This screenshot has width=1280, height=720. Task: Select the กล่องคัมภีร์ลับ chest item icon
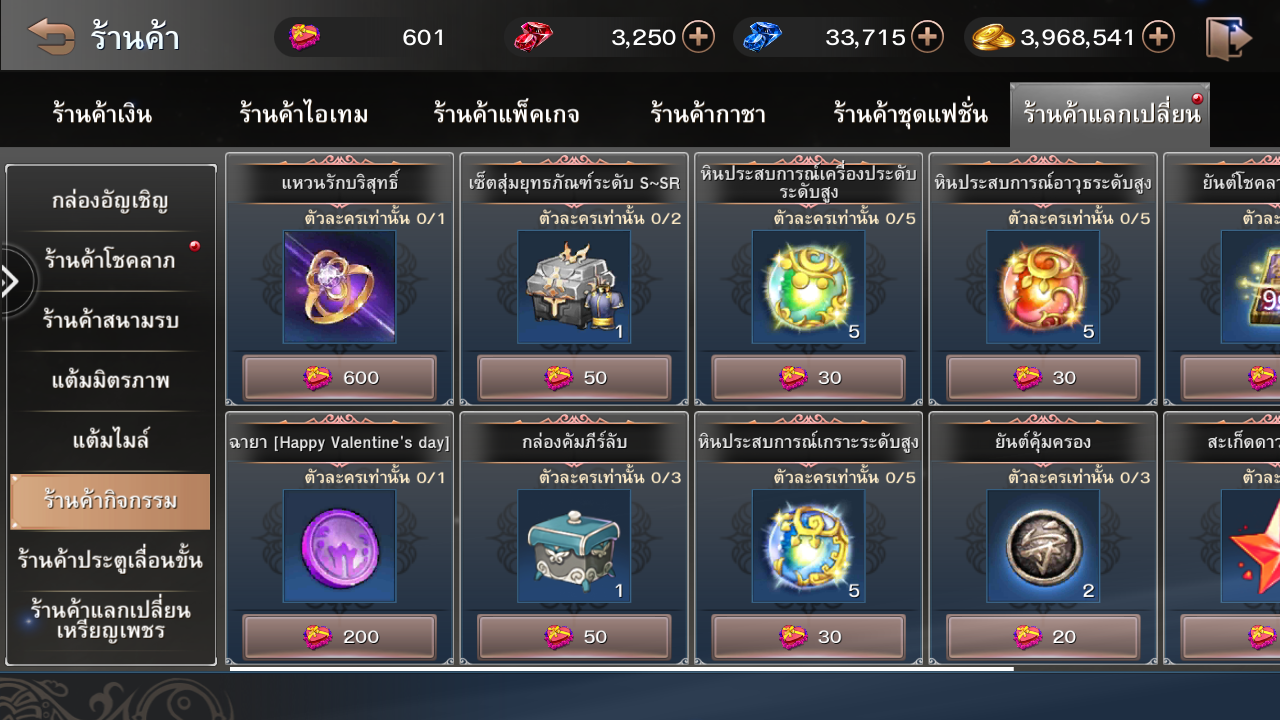574,546
